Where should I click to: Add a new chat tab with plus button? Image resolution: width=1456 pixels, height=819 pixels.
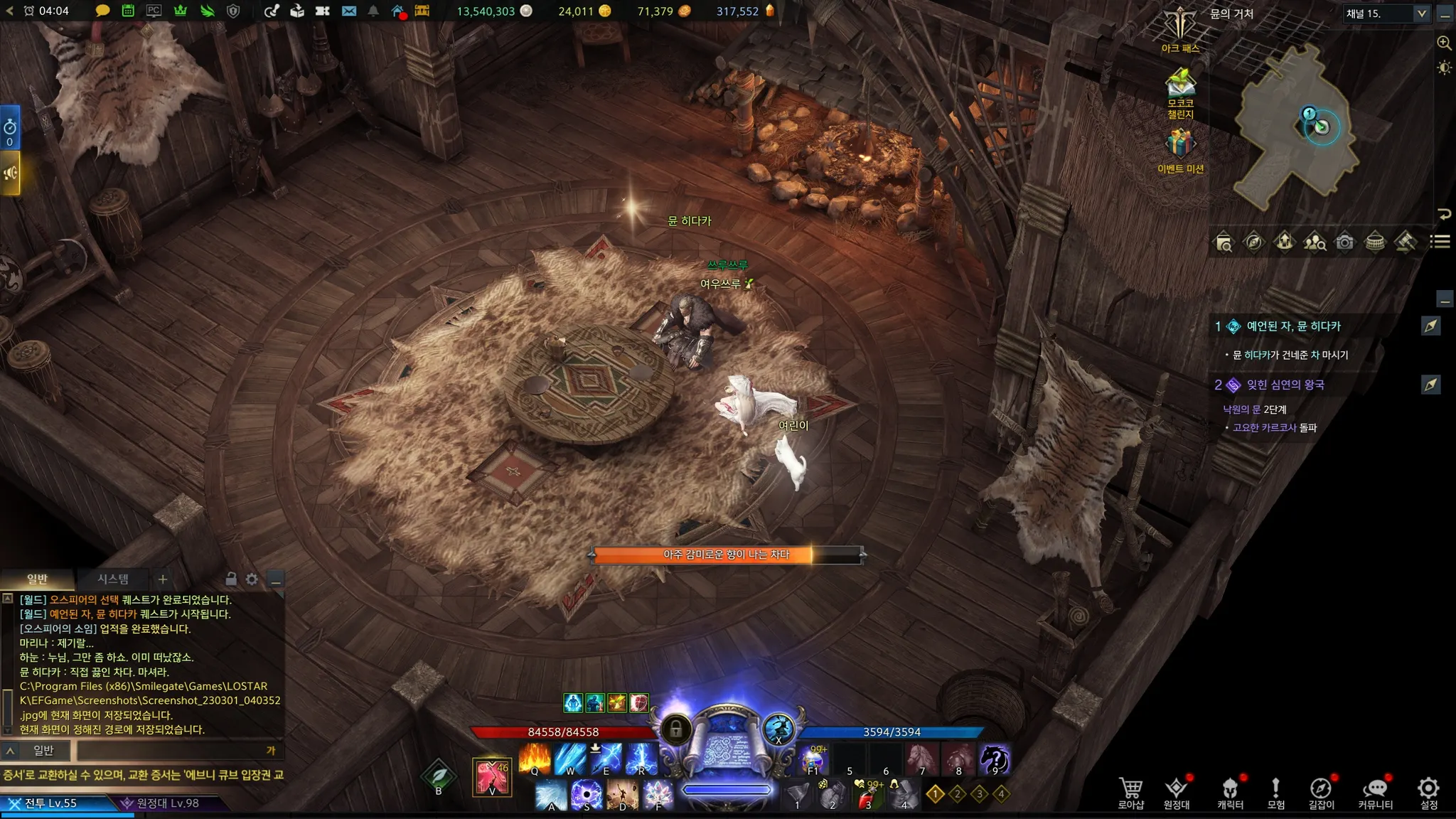163,579
